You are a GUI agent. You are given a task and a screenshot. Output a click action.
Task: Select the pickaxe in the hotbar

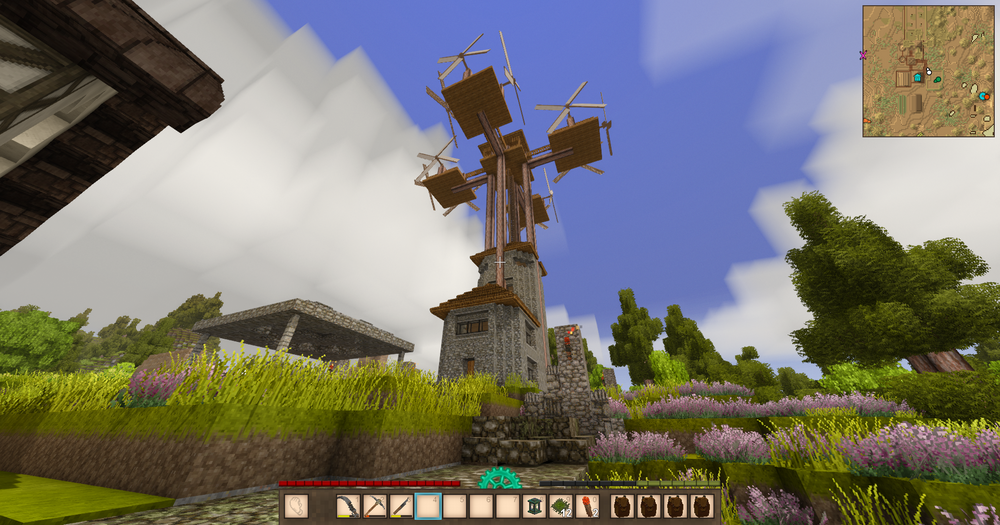(374, 507)
